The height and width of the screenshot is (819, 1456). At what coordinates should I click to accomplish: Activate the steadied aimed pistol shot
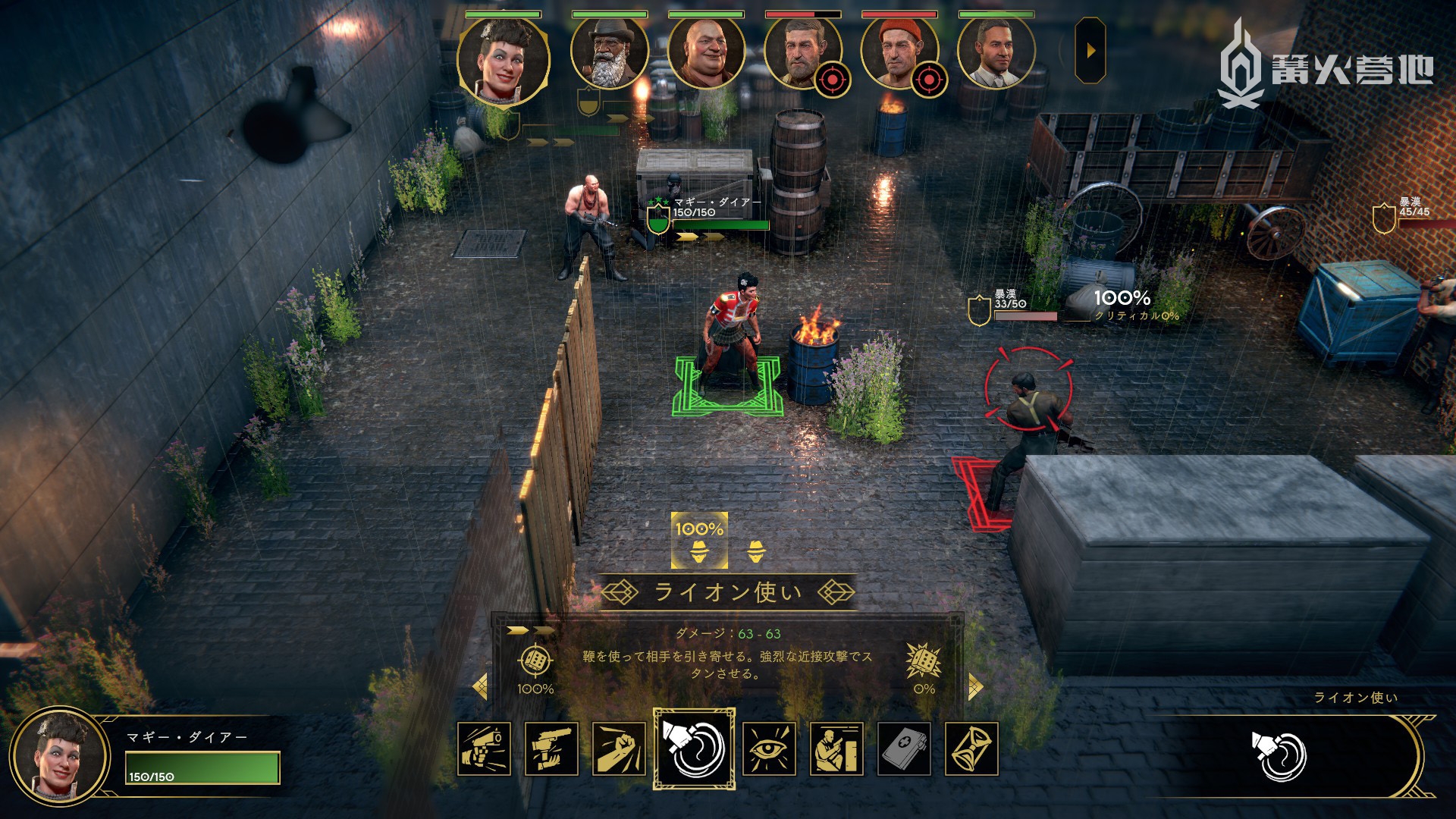tap(551, 749)
